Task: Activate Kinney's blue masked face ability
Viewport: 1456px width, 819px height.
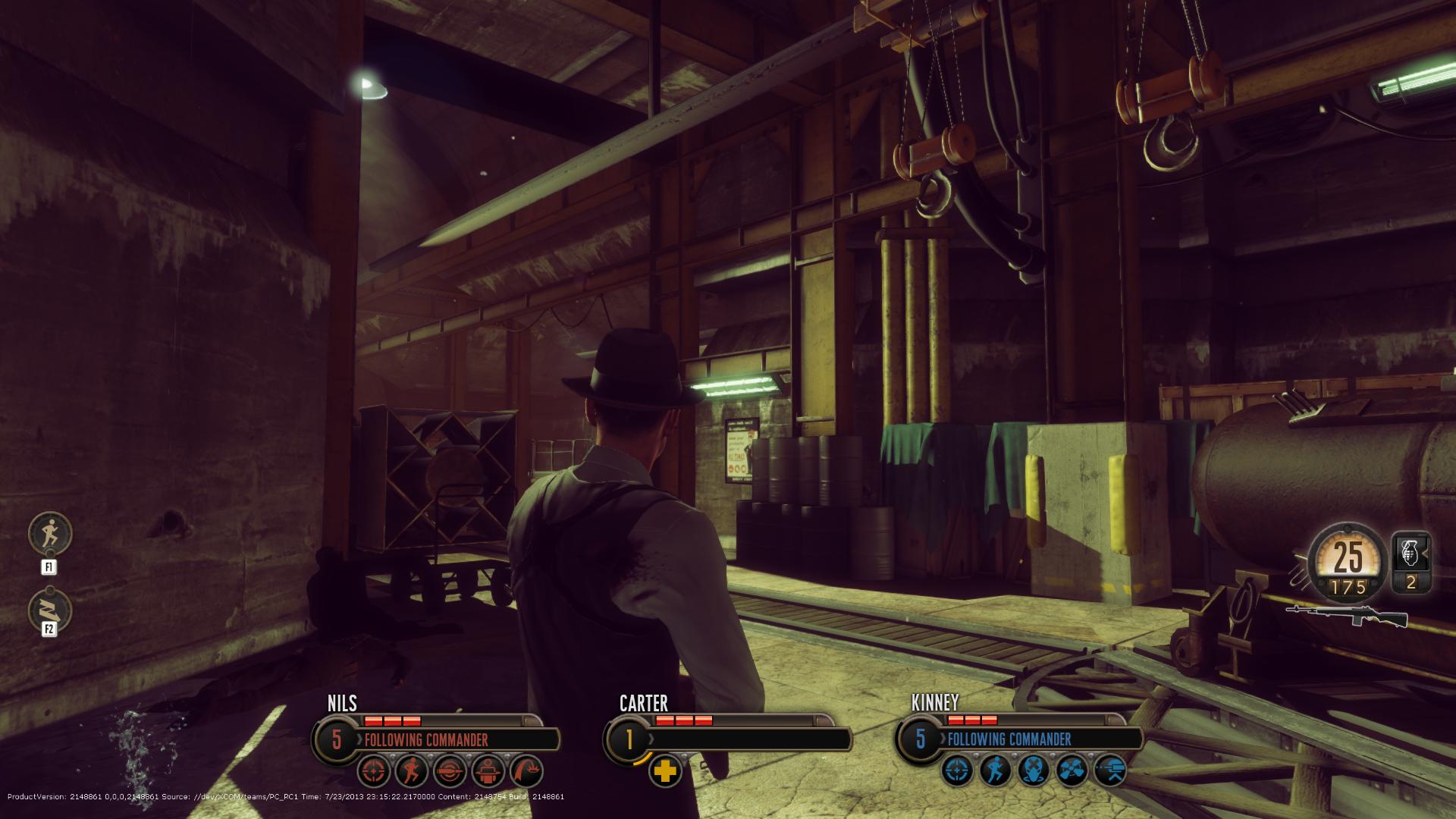Action: (1034, 771)
